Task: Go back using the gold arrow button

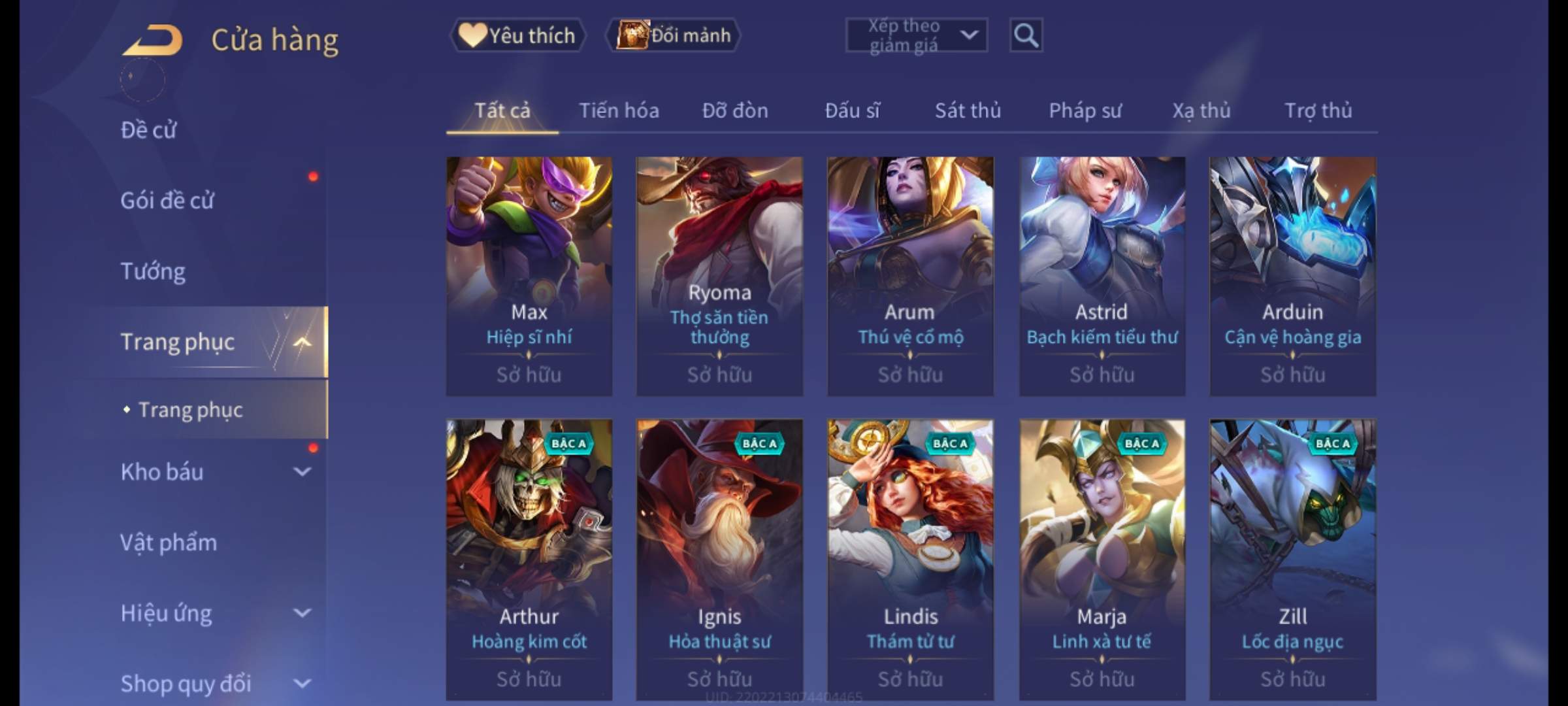Action: 152,41
